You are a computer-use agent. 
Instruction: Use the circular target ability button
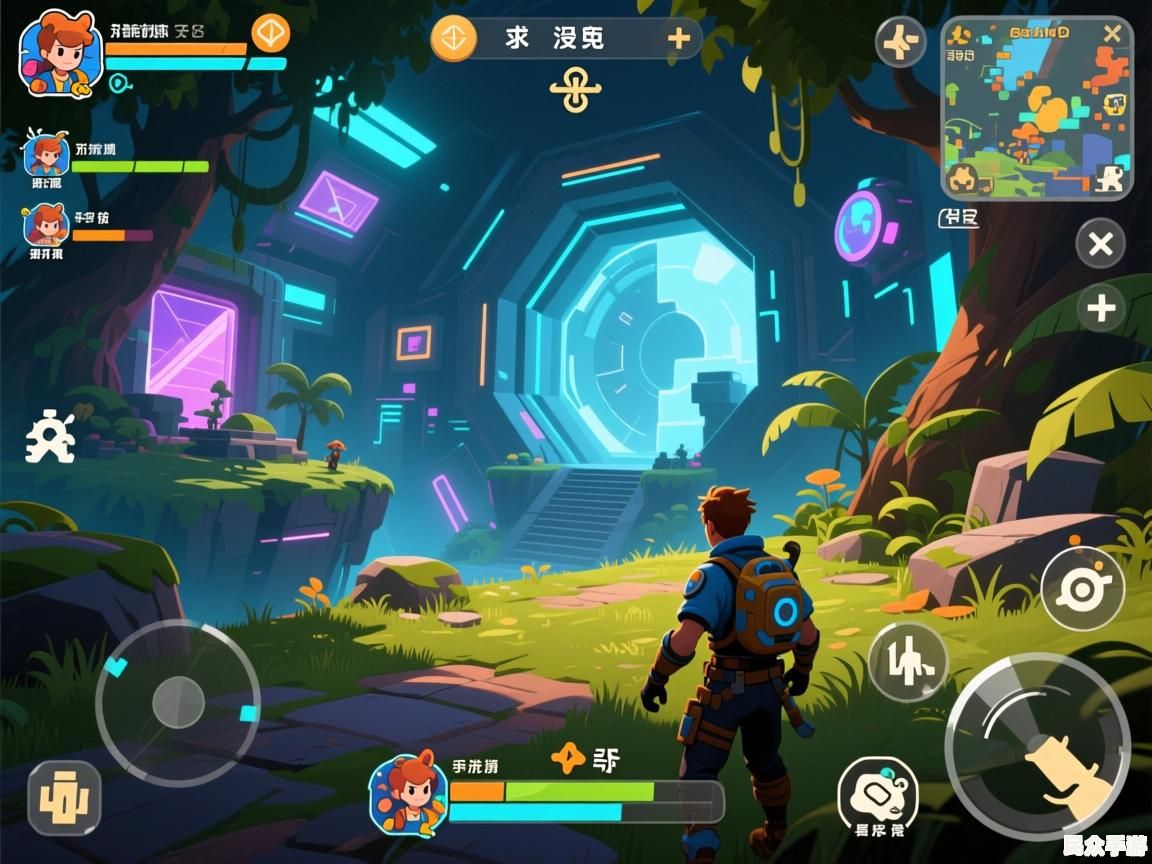[x=1082, y=588]
